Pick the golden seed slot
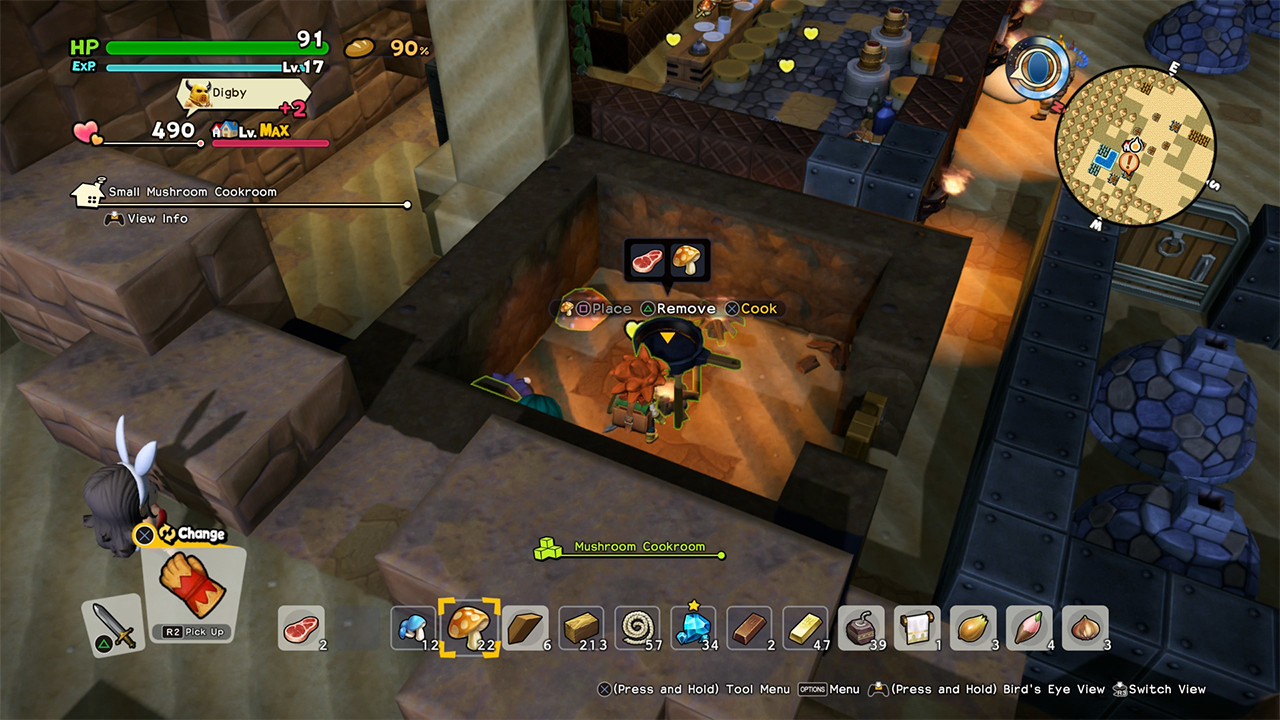Image resolution: width=1280 pixels, height=720 pixels. (973, 628)
